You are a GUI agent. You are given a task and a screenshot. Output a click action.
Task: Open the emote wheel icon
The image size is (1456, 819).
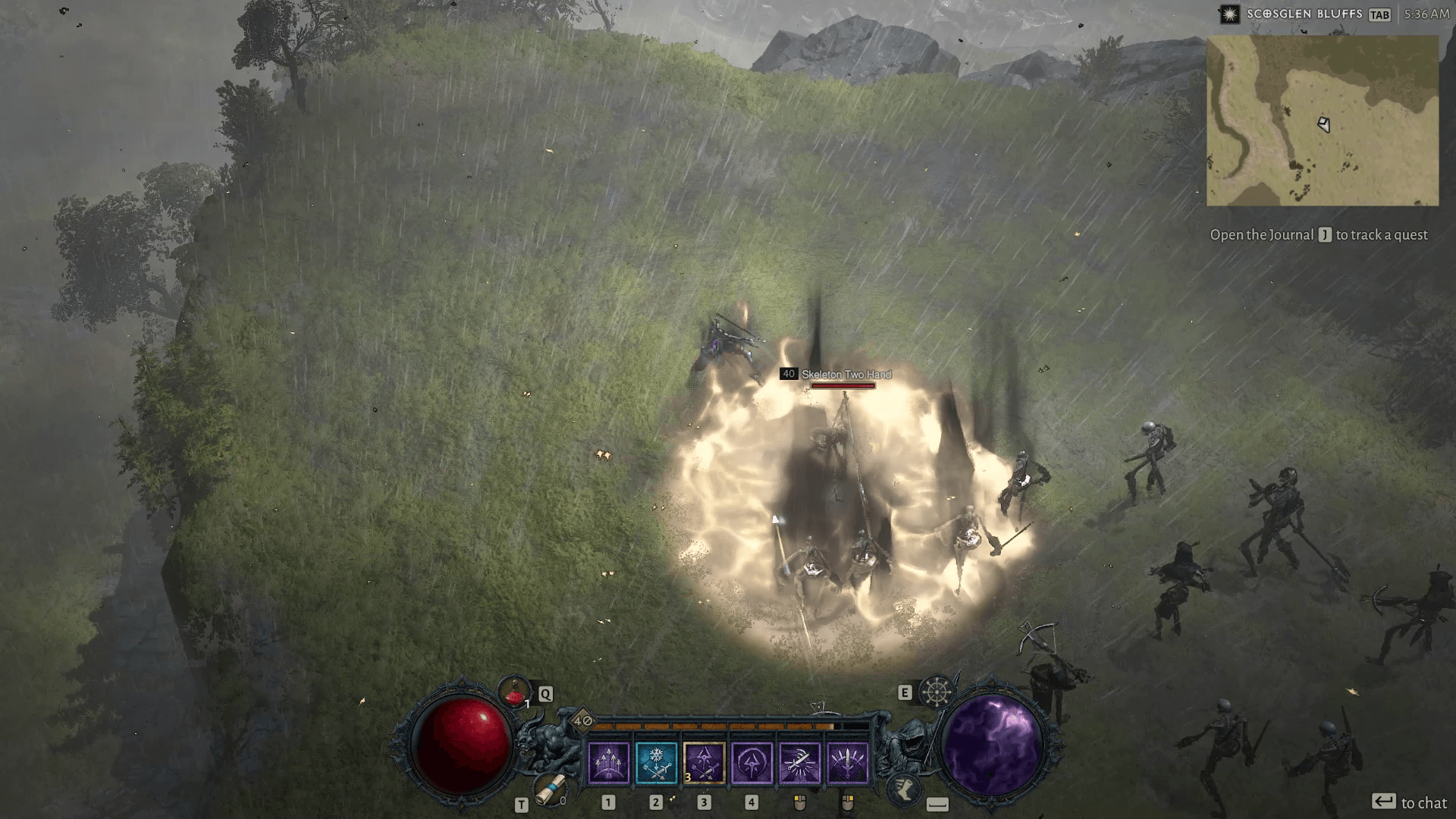[x=937, y=692]
